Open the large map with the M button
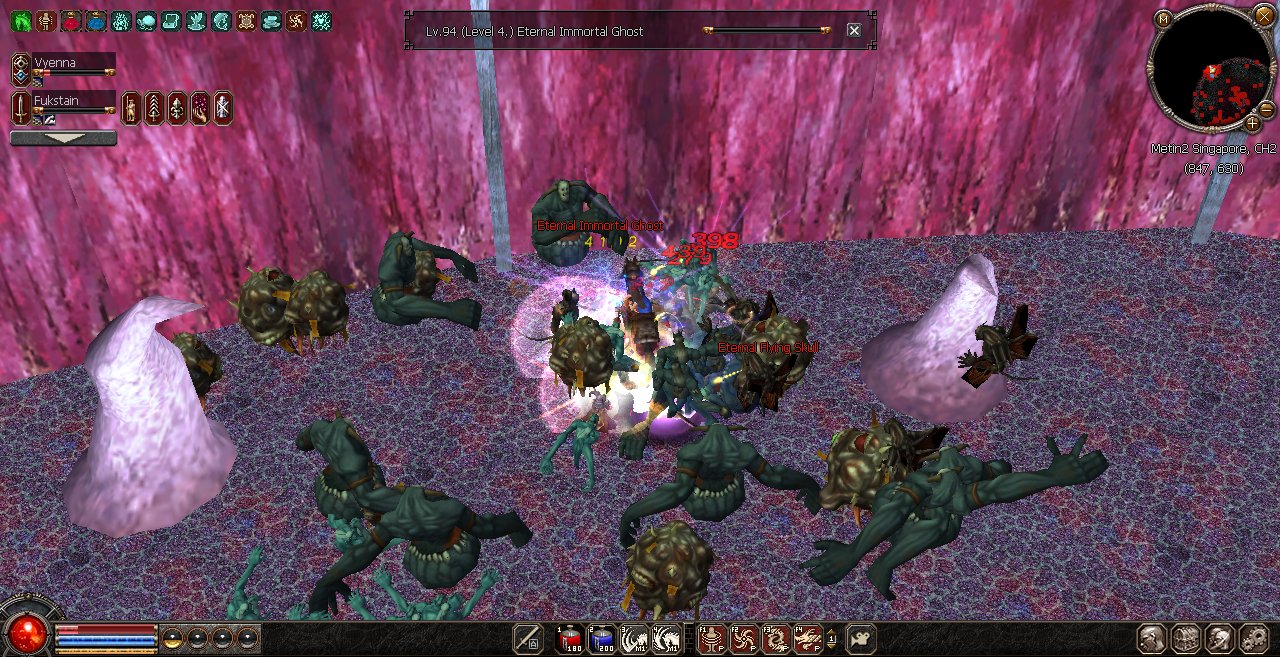 pos(1163,19)
